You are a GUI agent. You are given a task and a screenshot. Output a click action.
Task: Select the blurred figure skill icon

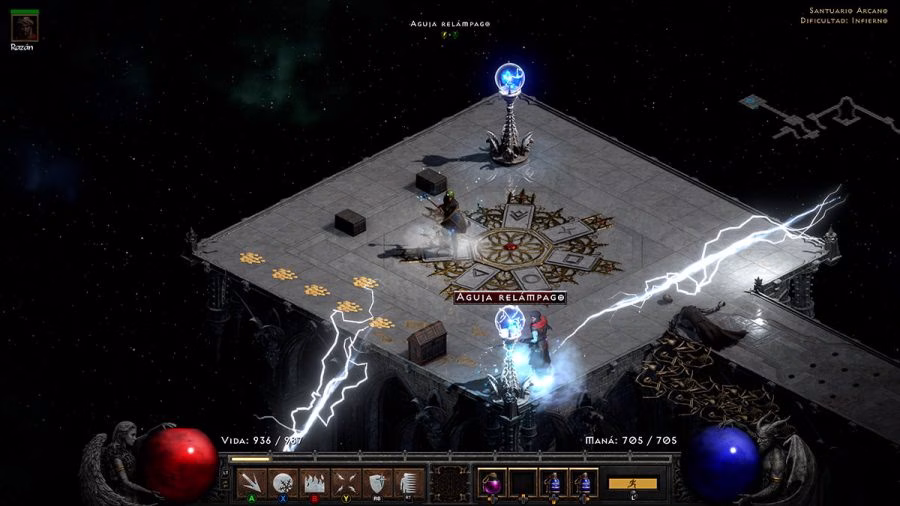[x=406, y=483]
